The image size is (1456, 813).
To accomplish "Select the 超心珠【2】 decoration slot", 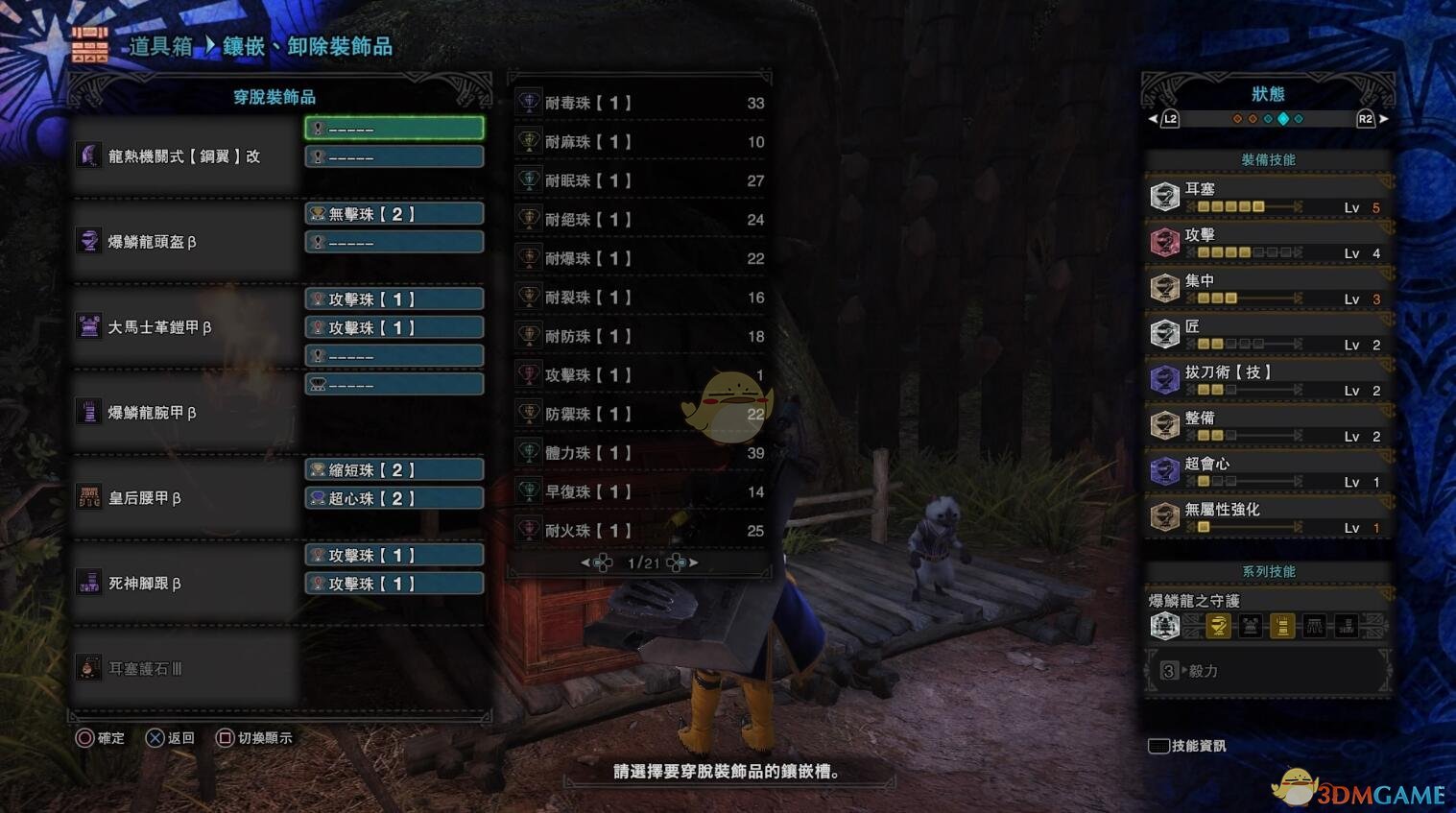I will click(394, 498).
